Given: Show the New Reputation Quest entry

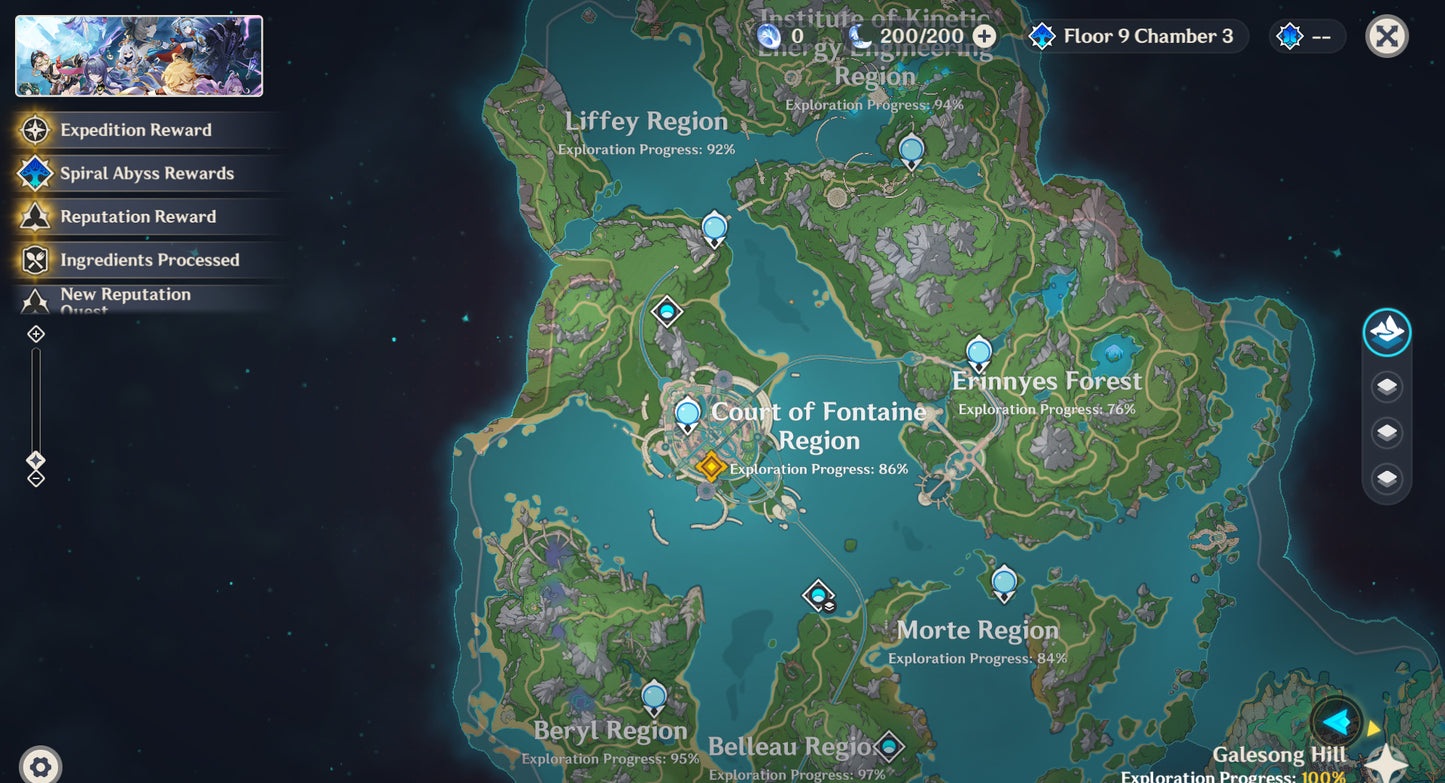Looking at the screenshot, I should pos(125,298).
